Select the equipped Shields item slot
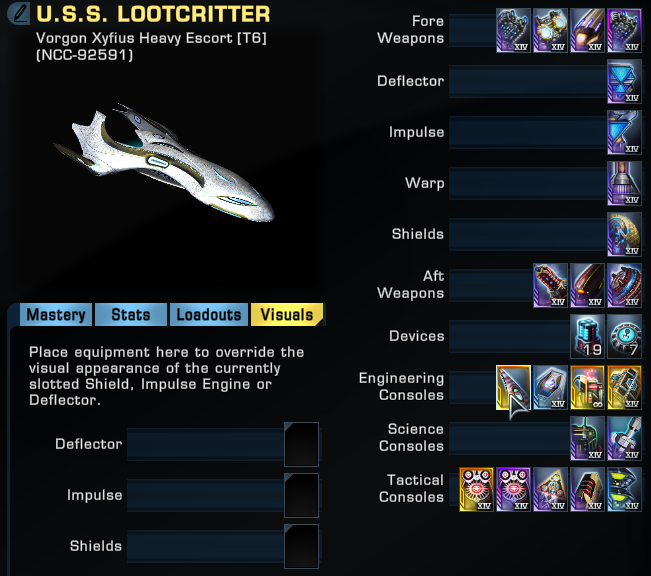 [624, 234]
